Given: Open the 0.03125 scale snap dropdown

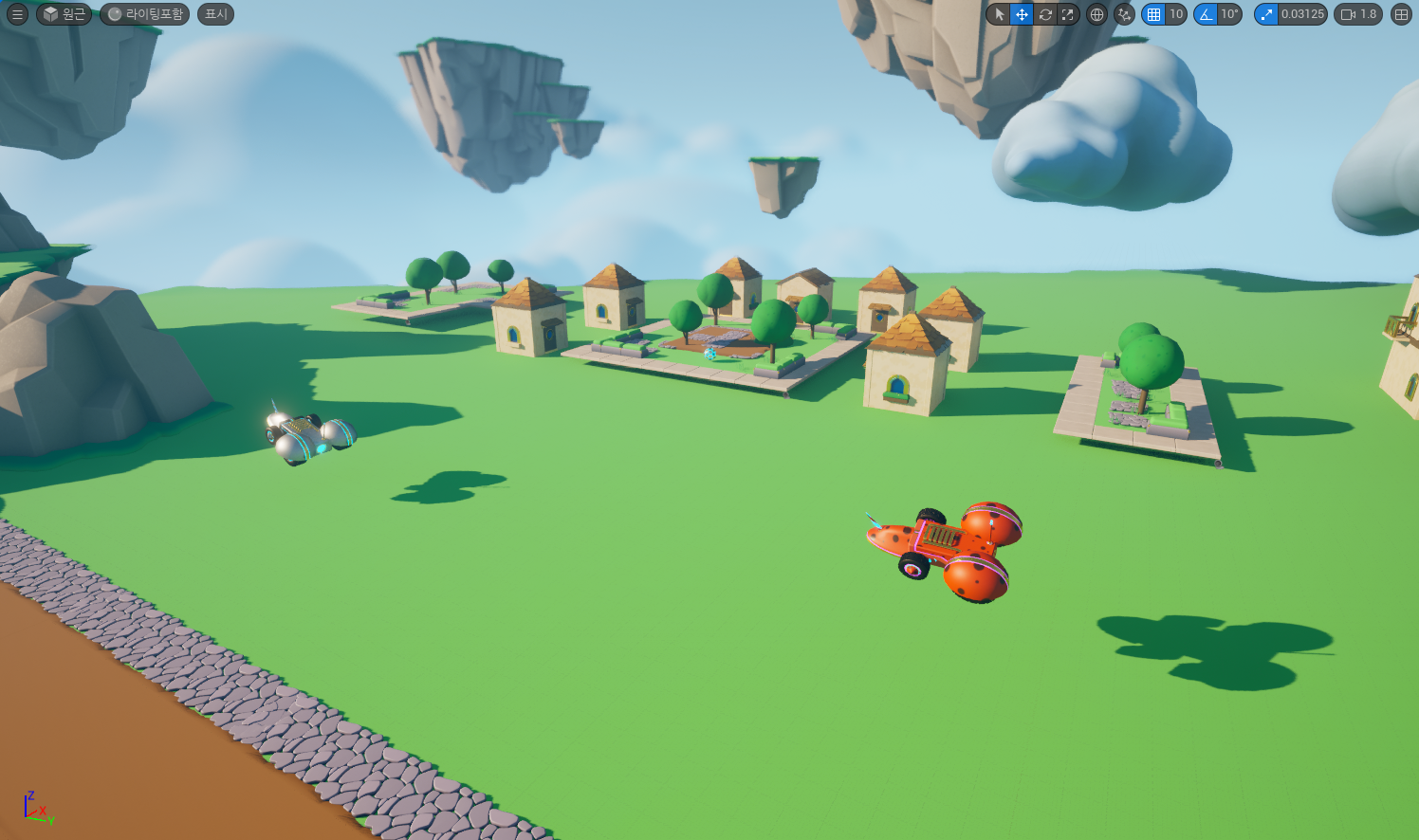Looking at the screenshot, I should coord(1302,14).
